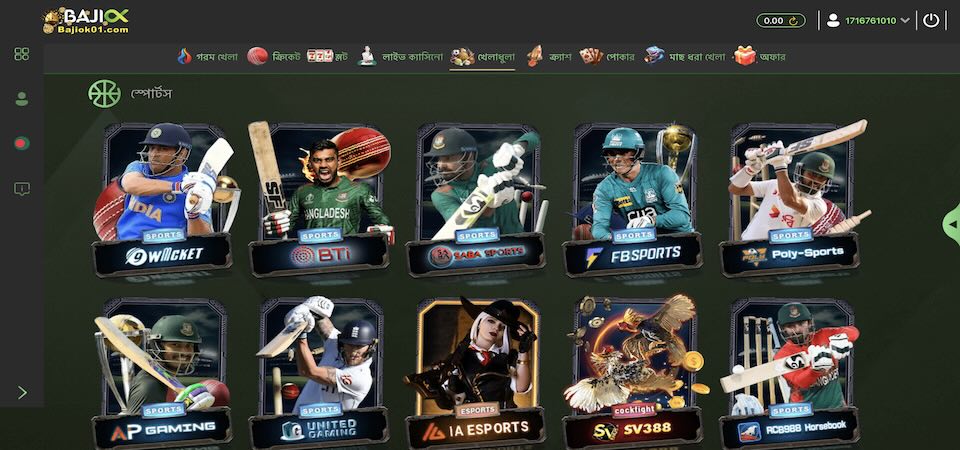Open the 1716761010 account dropdown
The height and width of the screenshot is (450, 960).
point(868,20)
